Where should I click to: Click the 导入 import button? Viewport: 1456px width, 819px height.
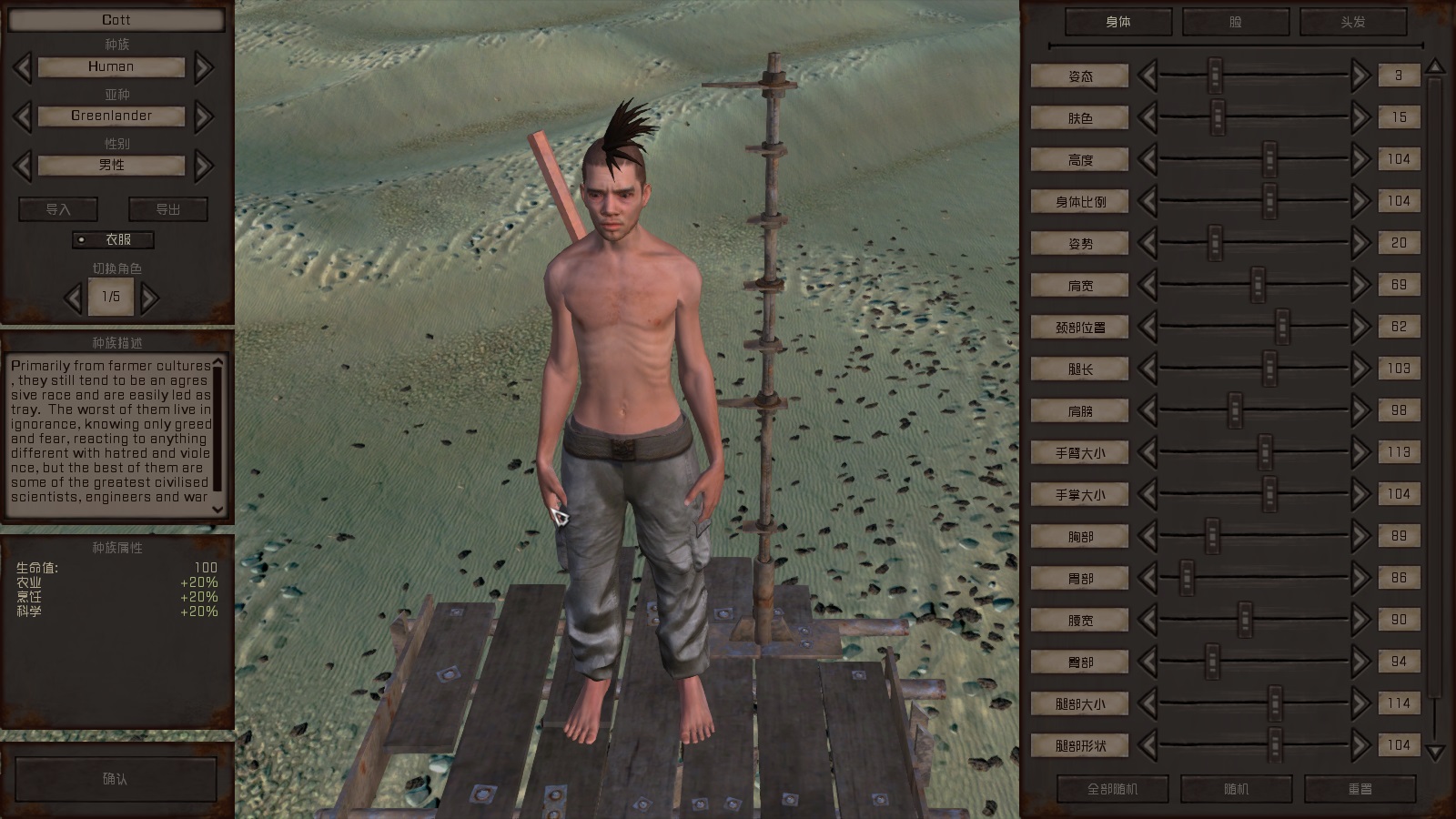point(58,209)
